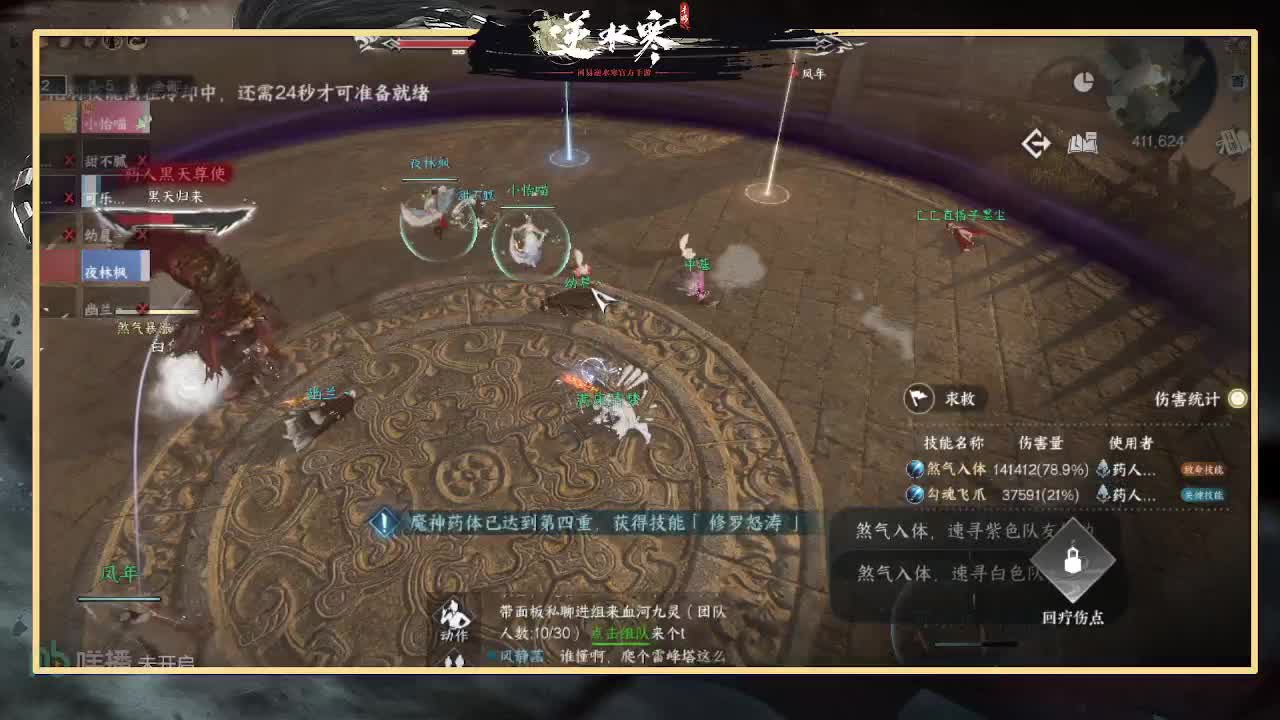Tap the 411,624 currency counter
The image size is (1280, 720).
1158,140
